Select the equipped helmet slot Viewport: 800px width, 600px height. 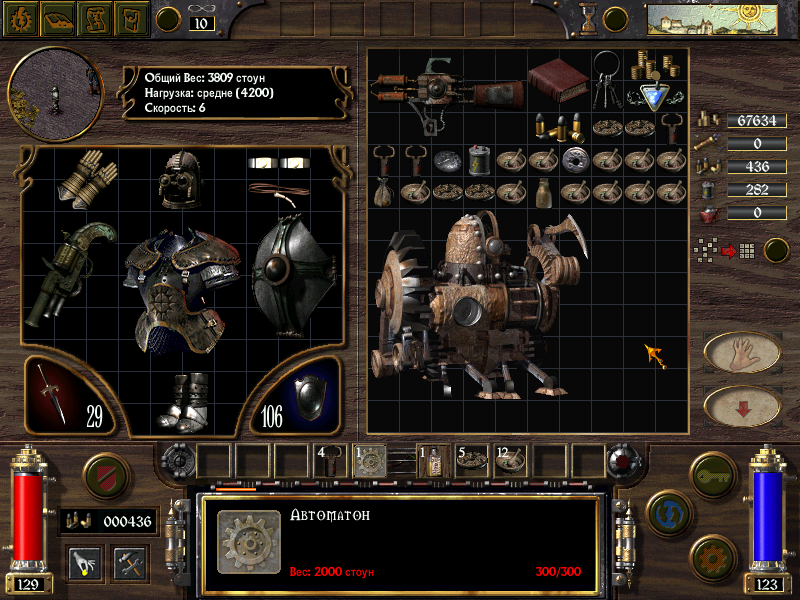(183, 179)
